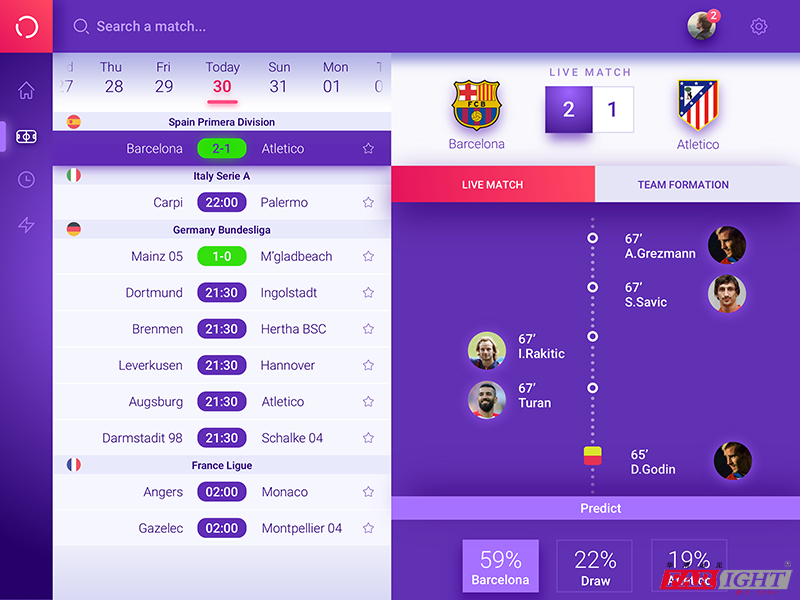This screenshot has height=600, width=800.
Task: Choose Fri 29 date
Action: [164, 78]
